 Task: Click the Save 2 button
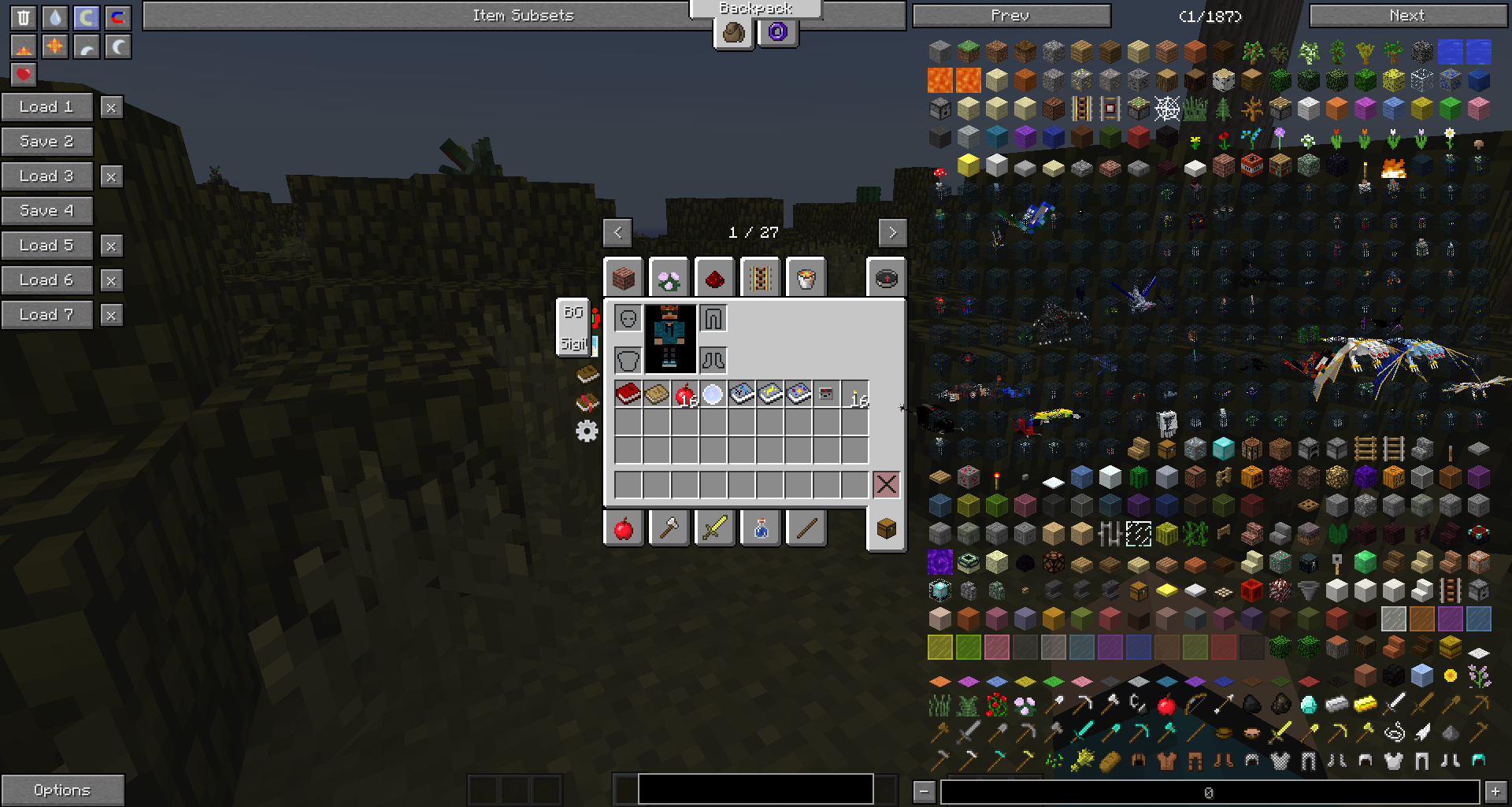click(x=47, y=142)
